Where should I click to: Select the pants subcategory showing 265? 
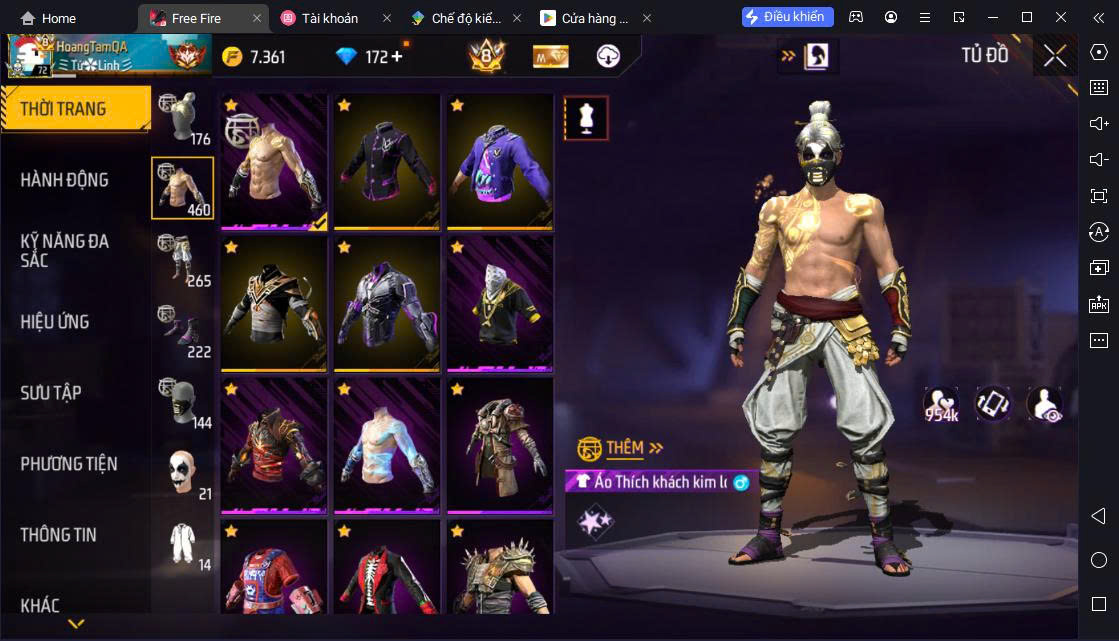pyautogui.click(x=182, y=260)
